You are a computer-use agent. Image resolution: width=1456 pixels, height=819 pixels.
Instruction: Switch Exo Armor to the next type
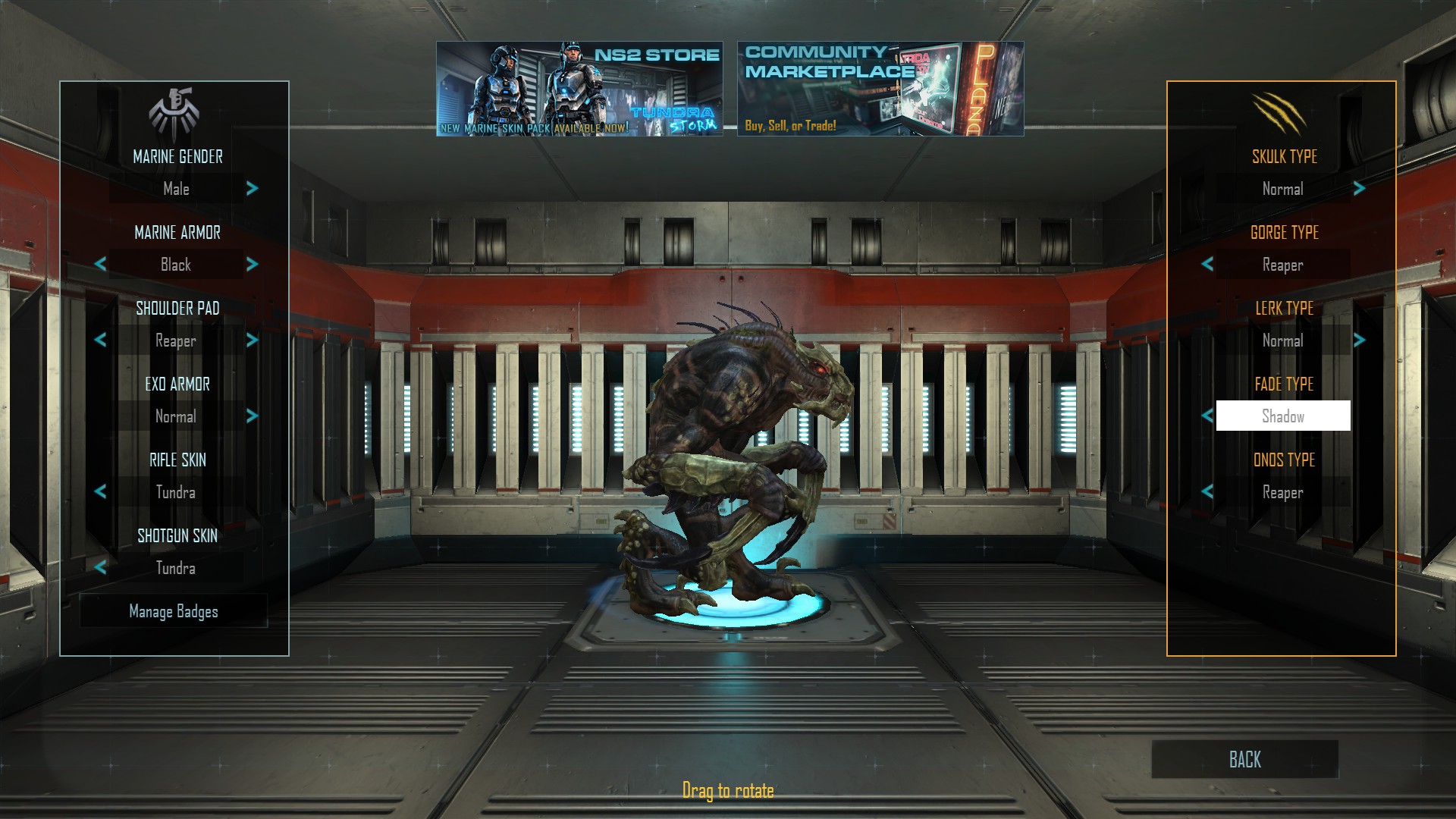click(252, 416)
